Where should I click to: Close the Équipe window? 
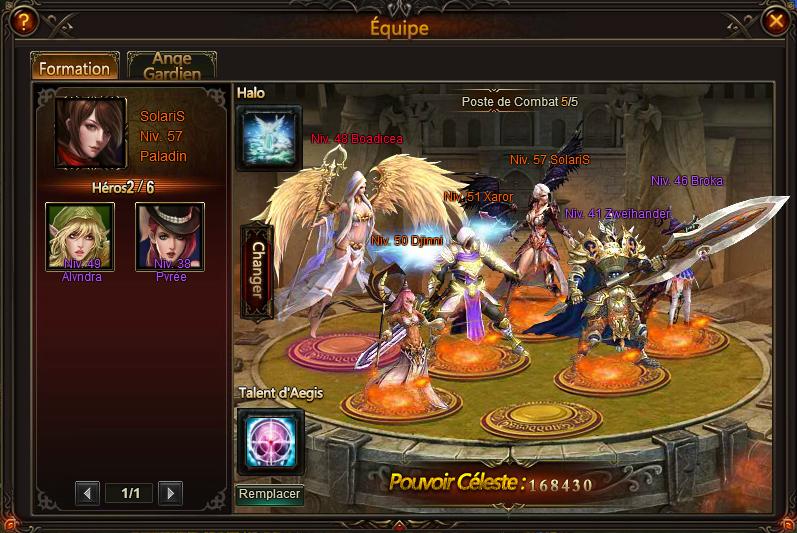click(775, 20)
